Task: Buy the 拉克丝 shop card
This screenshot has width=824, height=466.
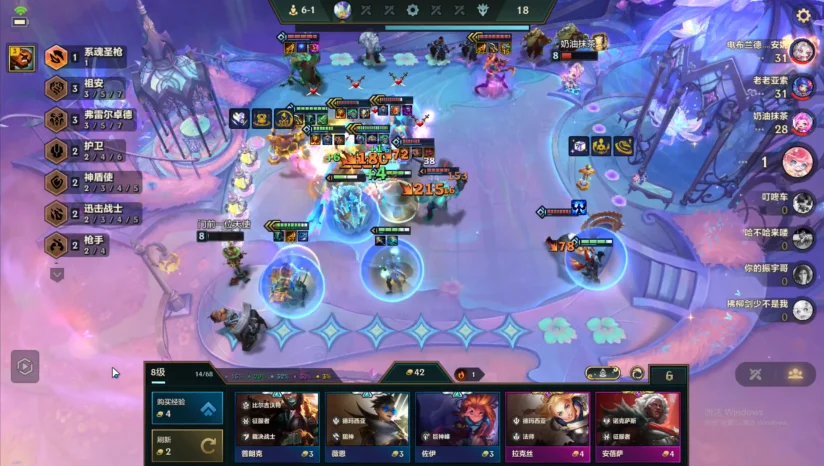Action: pyautogui.click(x=547, y=427)
